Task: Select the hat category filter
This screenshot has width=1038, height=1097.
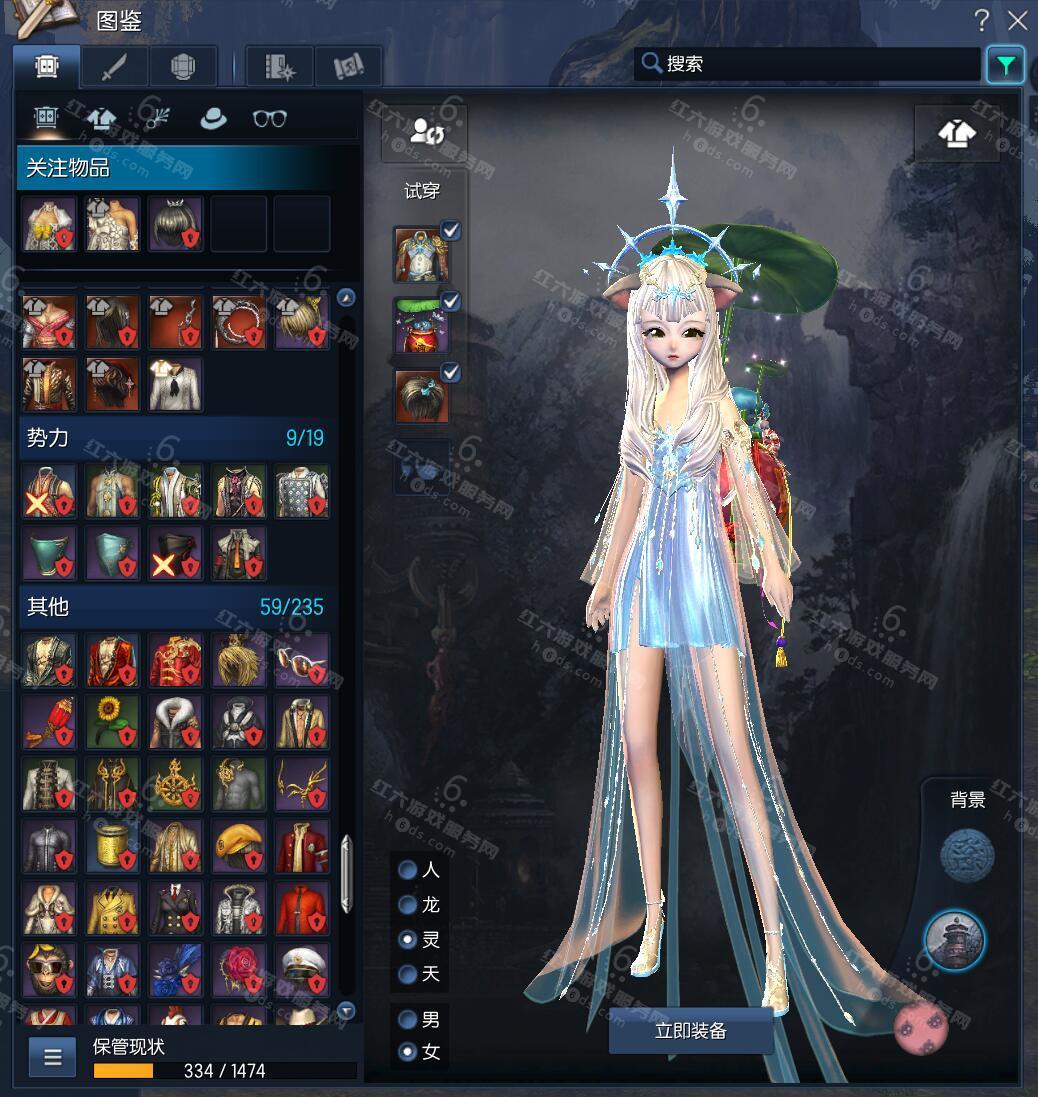Action: [x=213, y=118]
